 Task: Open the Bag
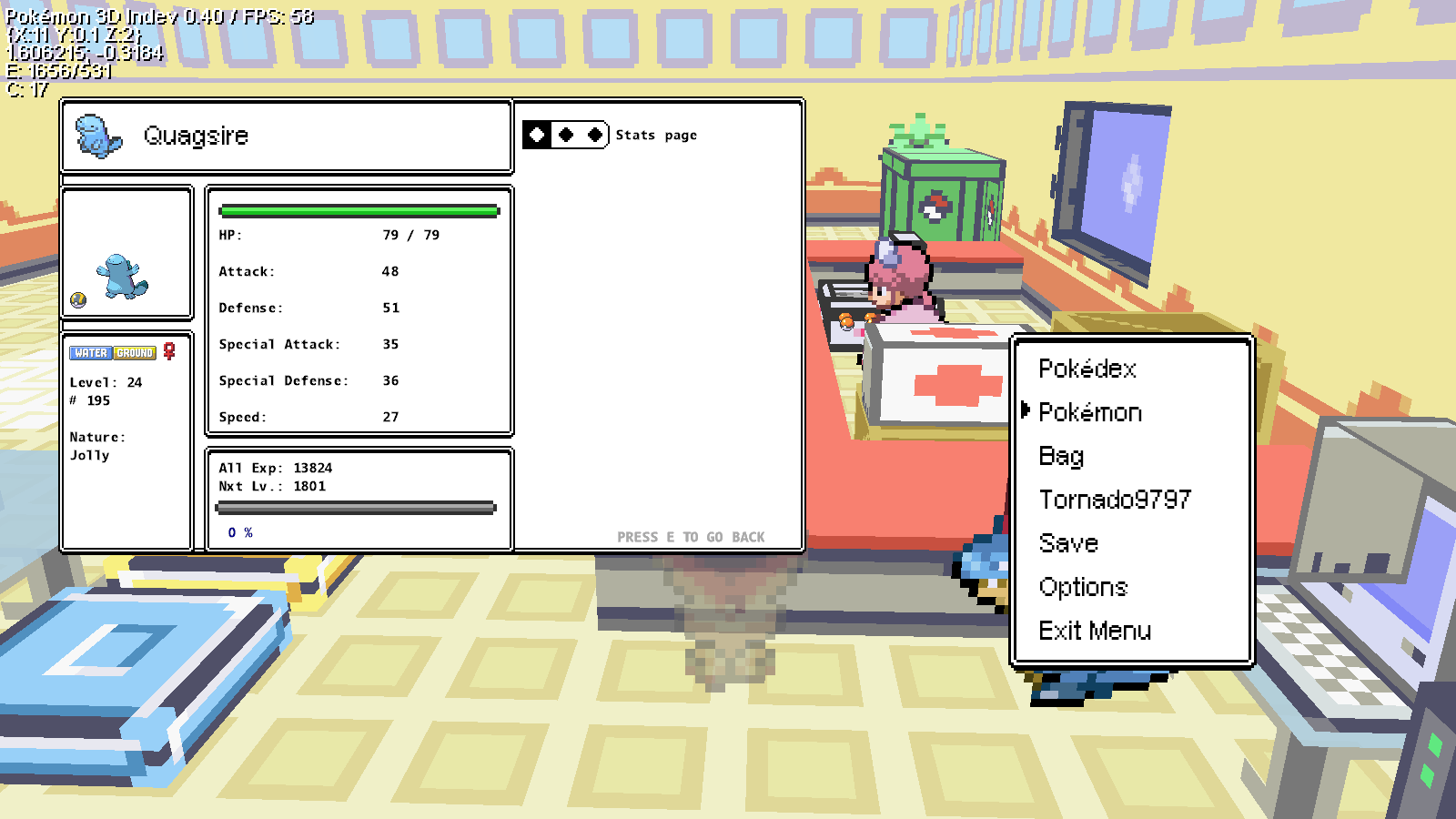click(x=1061, y=456)
